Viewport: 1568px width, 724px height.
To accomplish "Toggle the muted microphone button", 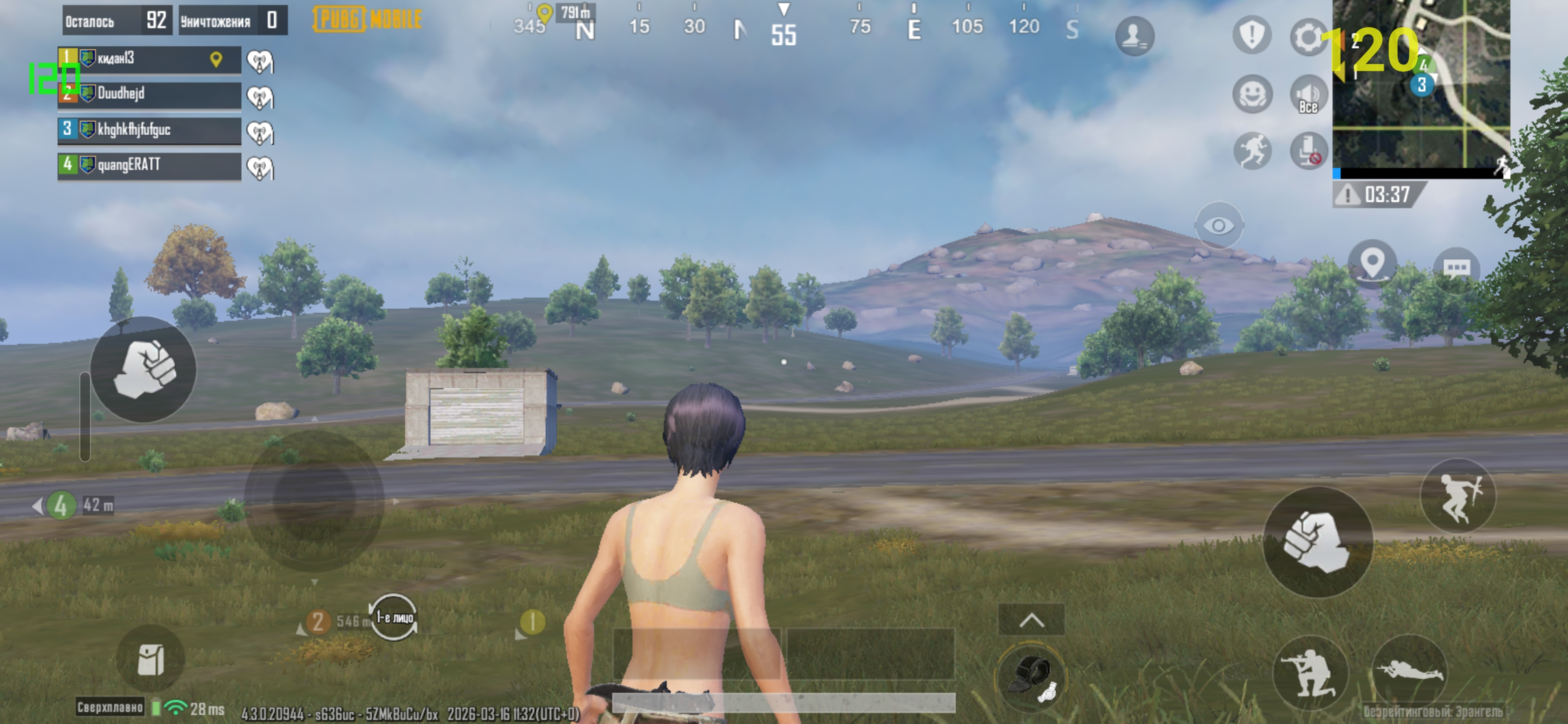I will [1308, 150].
